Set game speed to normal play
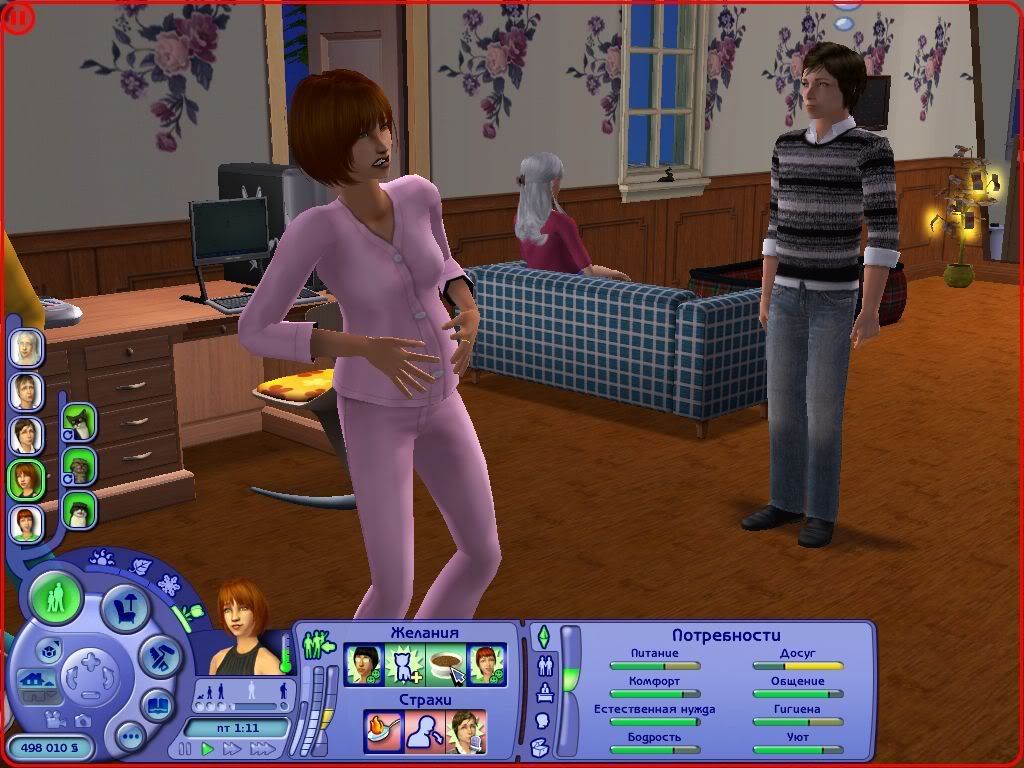The width and height of the screenshot is (1024, 768). (208, 748)
